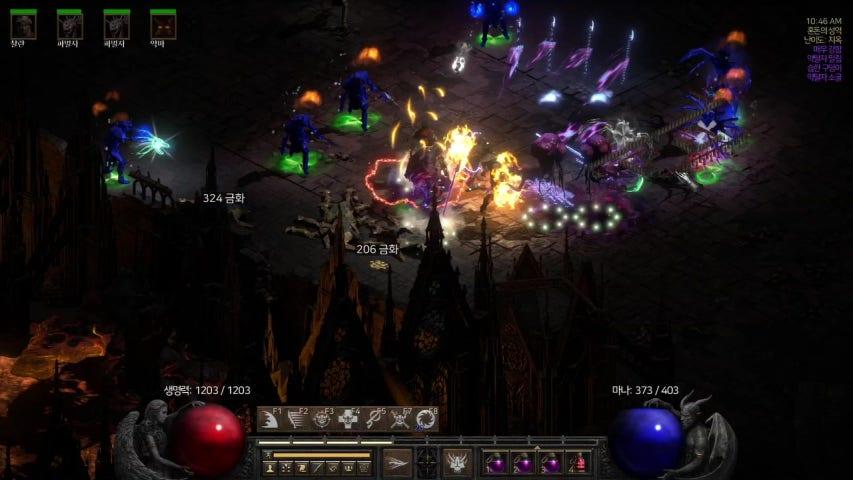Viewport: 853px width, 480px height.
Task: Pick up the 324 금화 gold label
Action: (x=223, y=198)
